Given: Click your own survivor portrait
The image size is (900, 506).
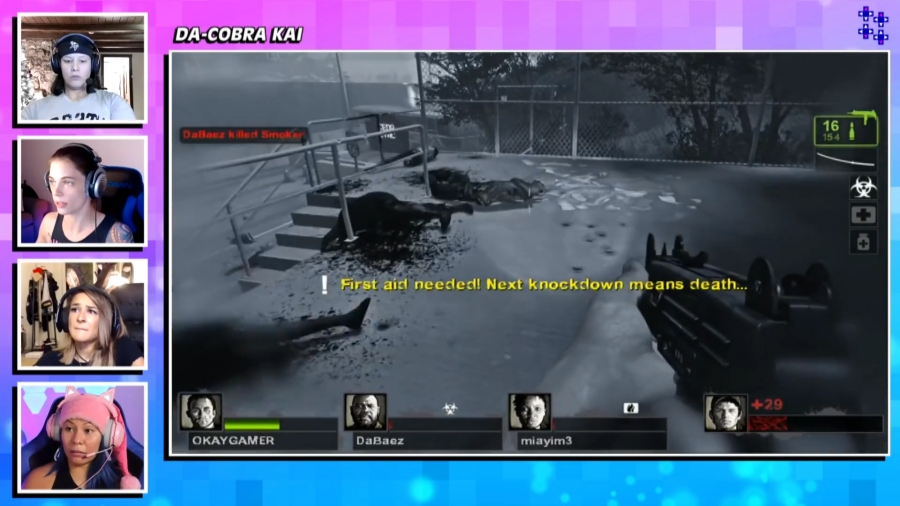Looking at the screenshot, I should [724, 412].
